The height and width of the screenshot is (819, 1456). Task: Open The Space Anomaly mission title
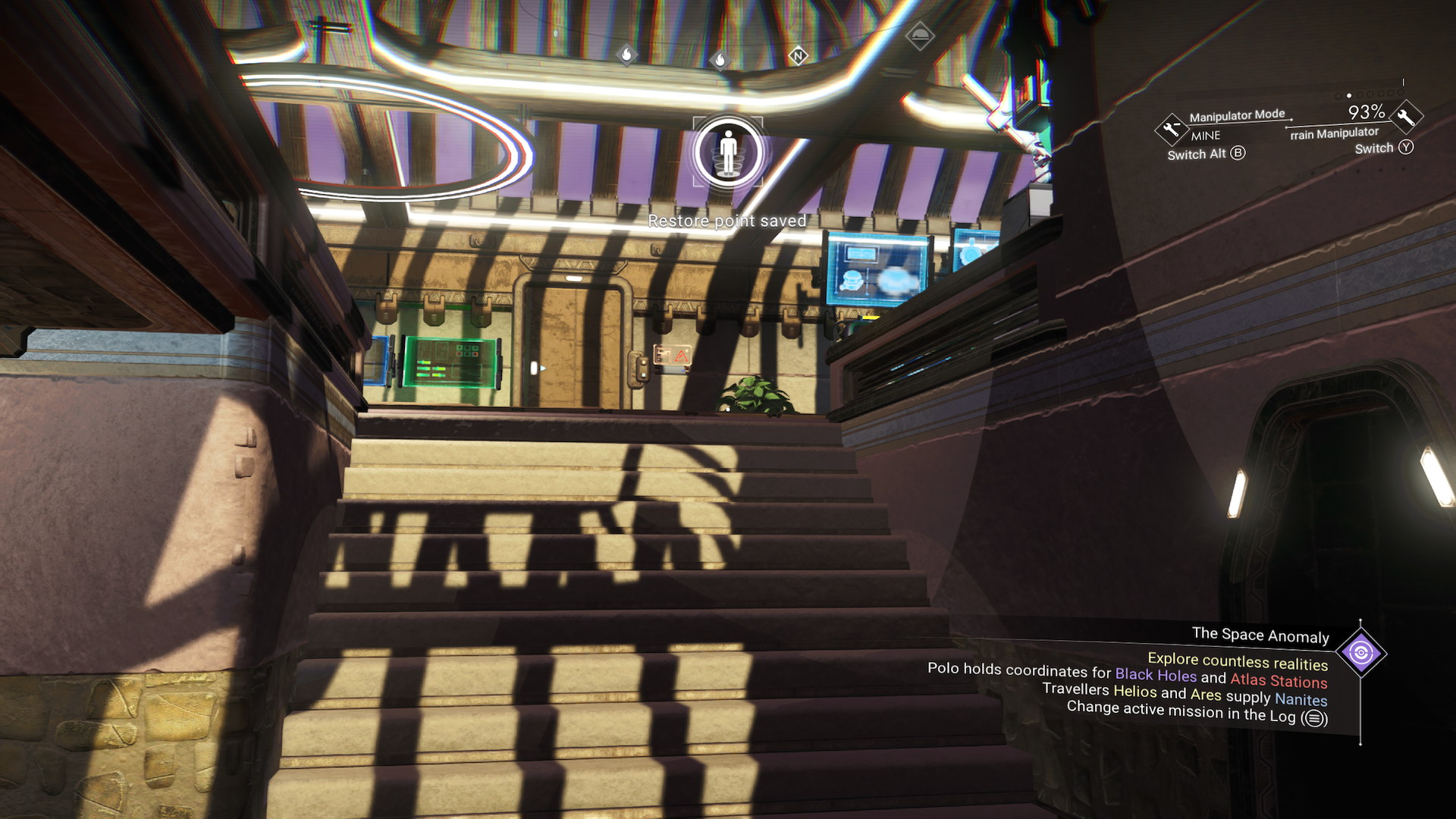(1260, 635)
